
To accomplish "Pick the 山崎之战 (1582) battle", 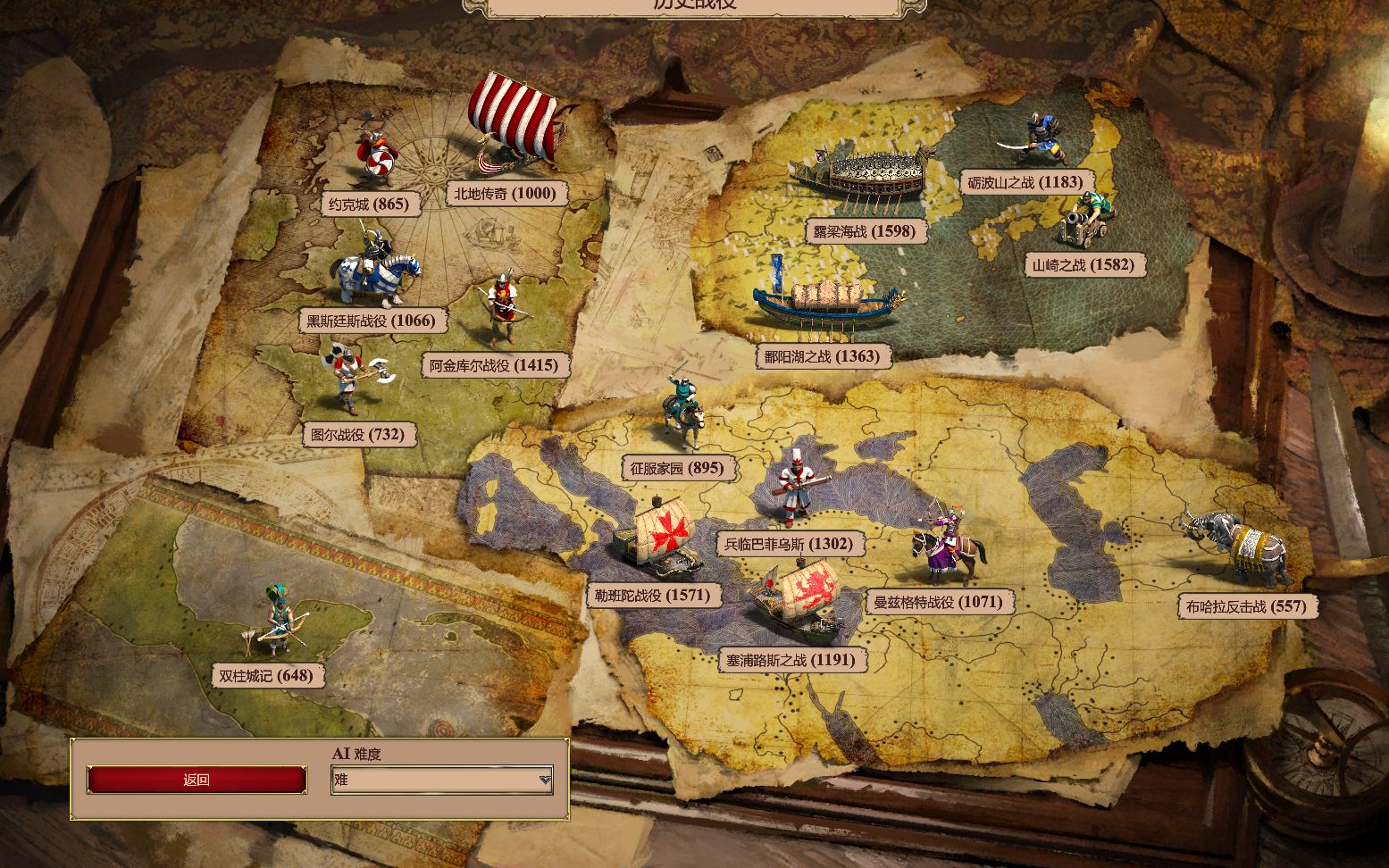I will (1083, 264).
